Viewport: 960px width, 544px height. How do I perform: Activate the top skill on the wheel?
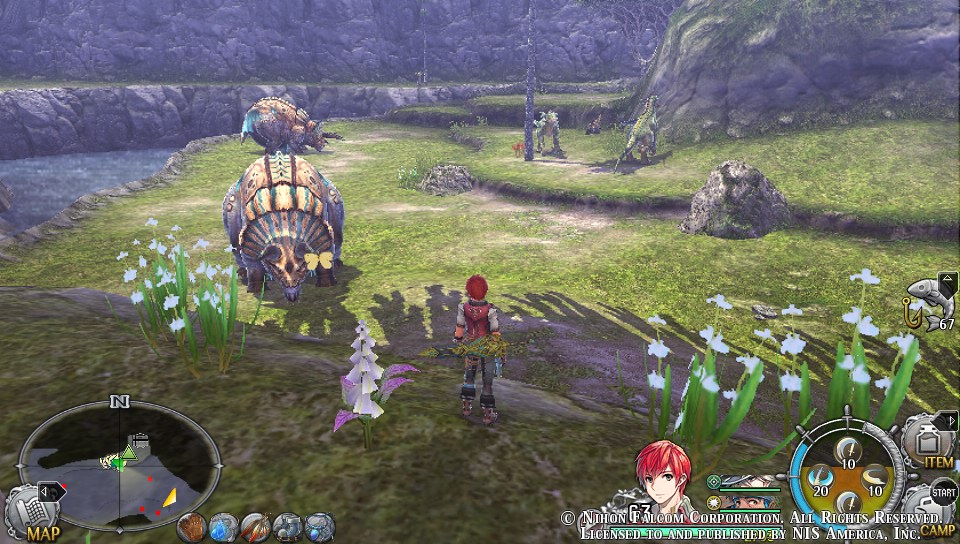click(x=848, y=449)
